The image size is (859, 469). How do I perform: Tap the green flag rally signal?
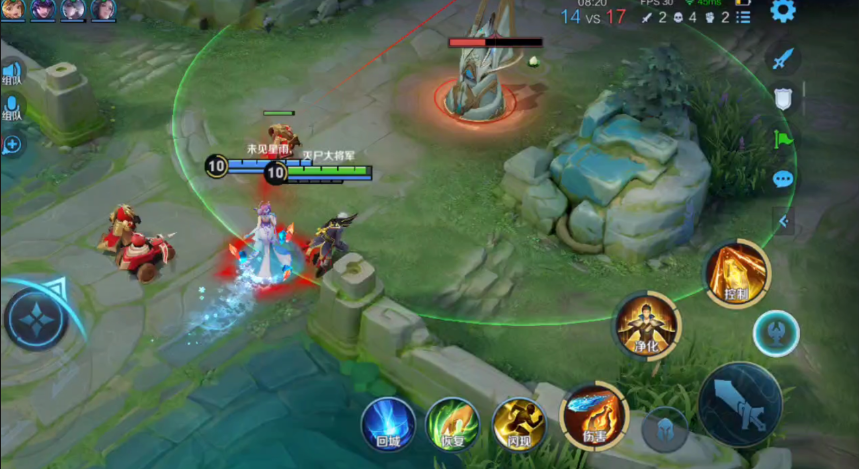(x=783, y=139)
